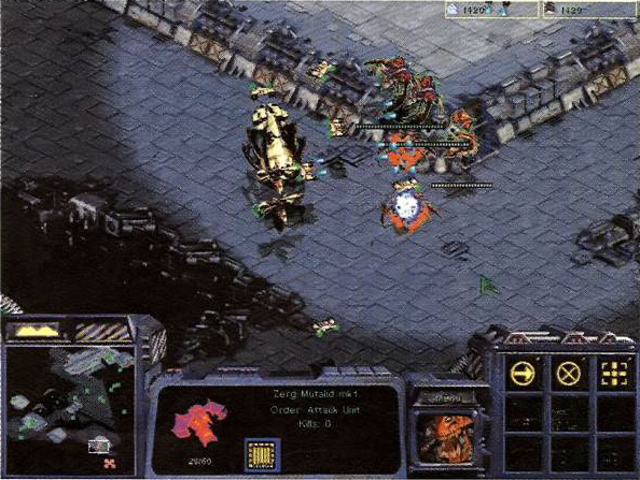Choose the Attack command icon

tap(612, 374)
